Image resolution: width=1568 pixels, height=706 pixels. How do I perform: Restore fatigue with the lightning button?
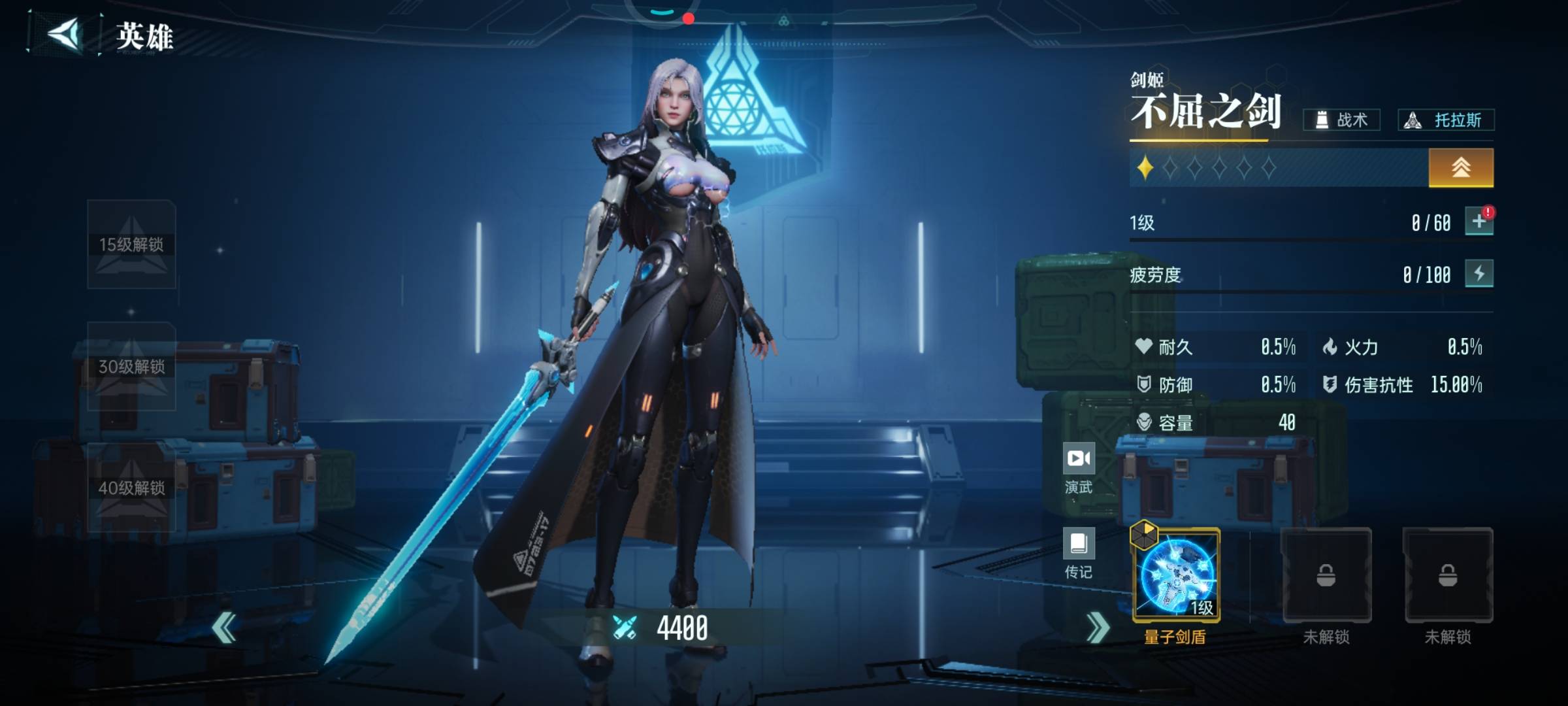tap(1478, 273)
